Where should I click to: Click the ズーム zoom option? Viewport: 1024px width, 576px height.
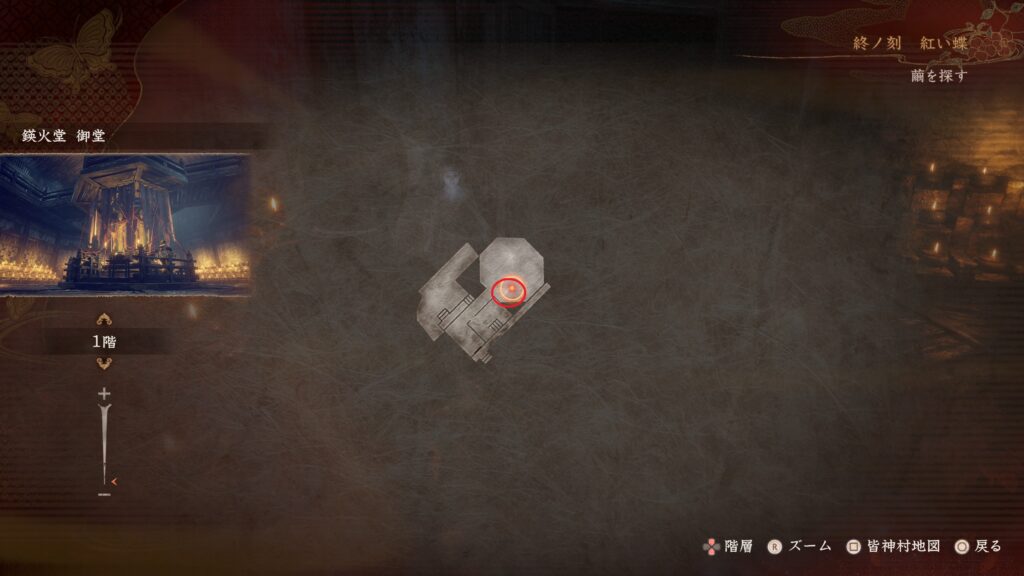pos(799,546)
